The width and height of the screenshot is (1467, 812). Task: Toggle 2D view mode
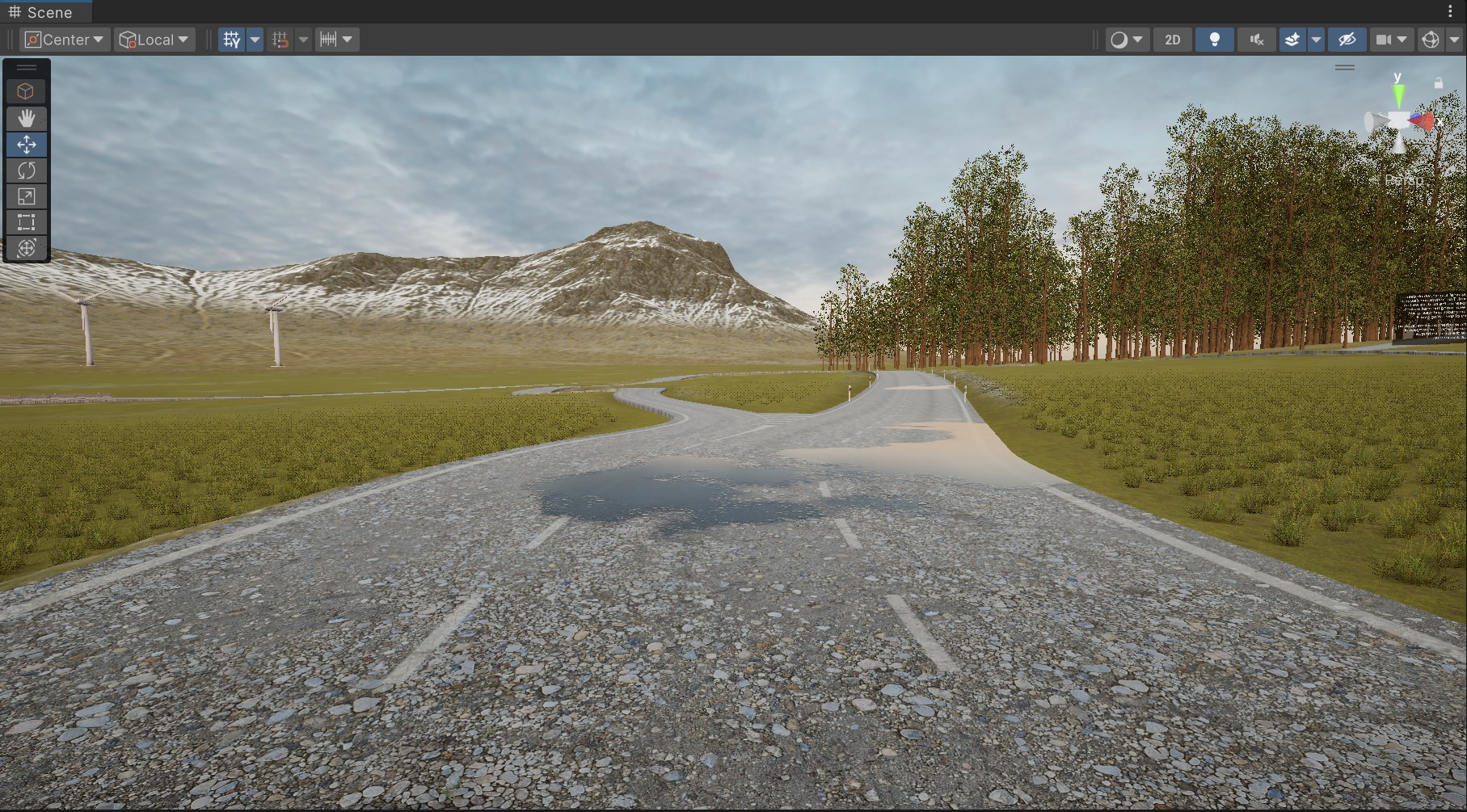pos(1172,39)
